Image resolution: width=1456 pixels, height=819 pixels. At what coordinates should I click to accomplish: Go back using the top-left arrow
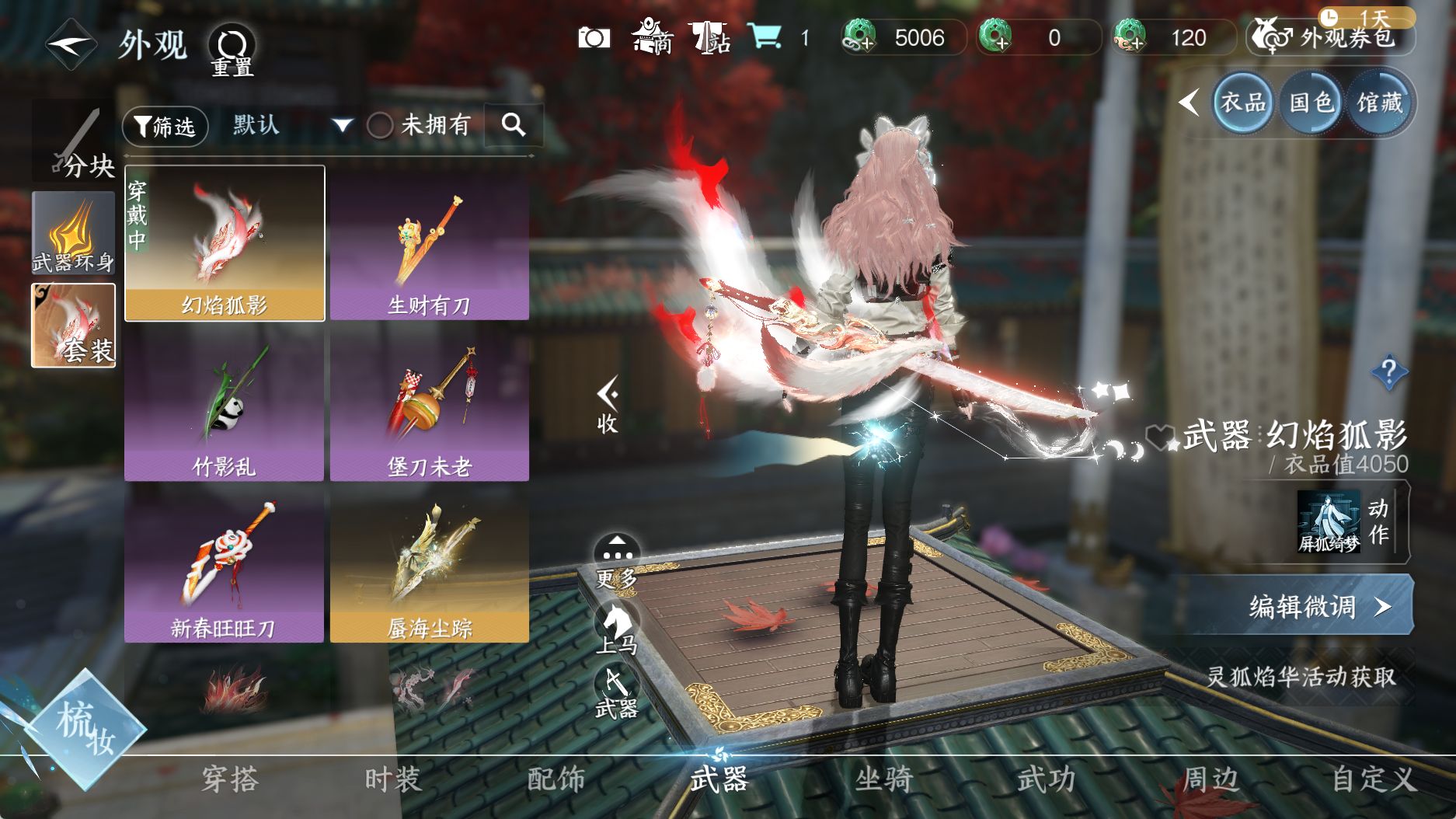pos(70,44)
